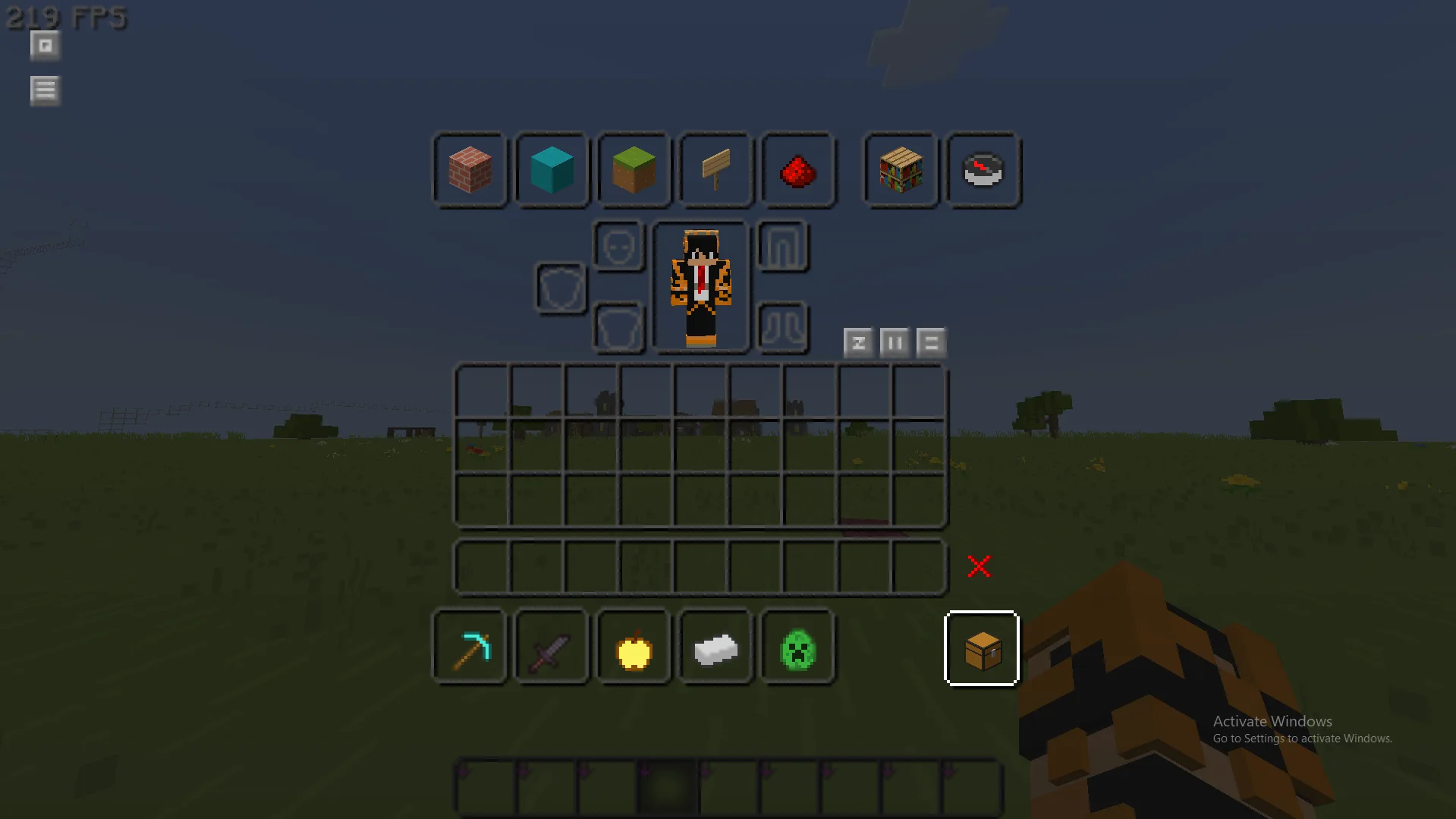1456x819 pixels.
Task: Select the redstone dust category icon
Action: click(798, 172)
